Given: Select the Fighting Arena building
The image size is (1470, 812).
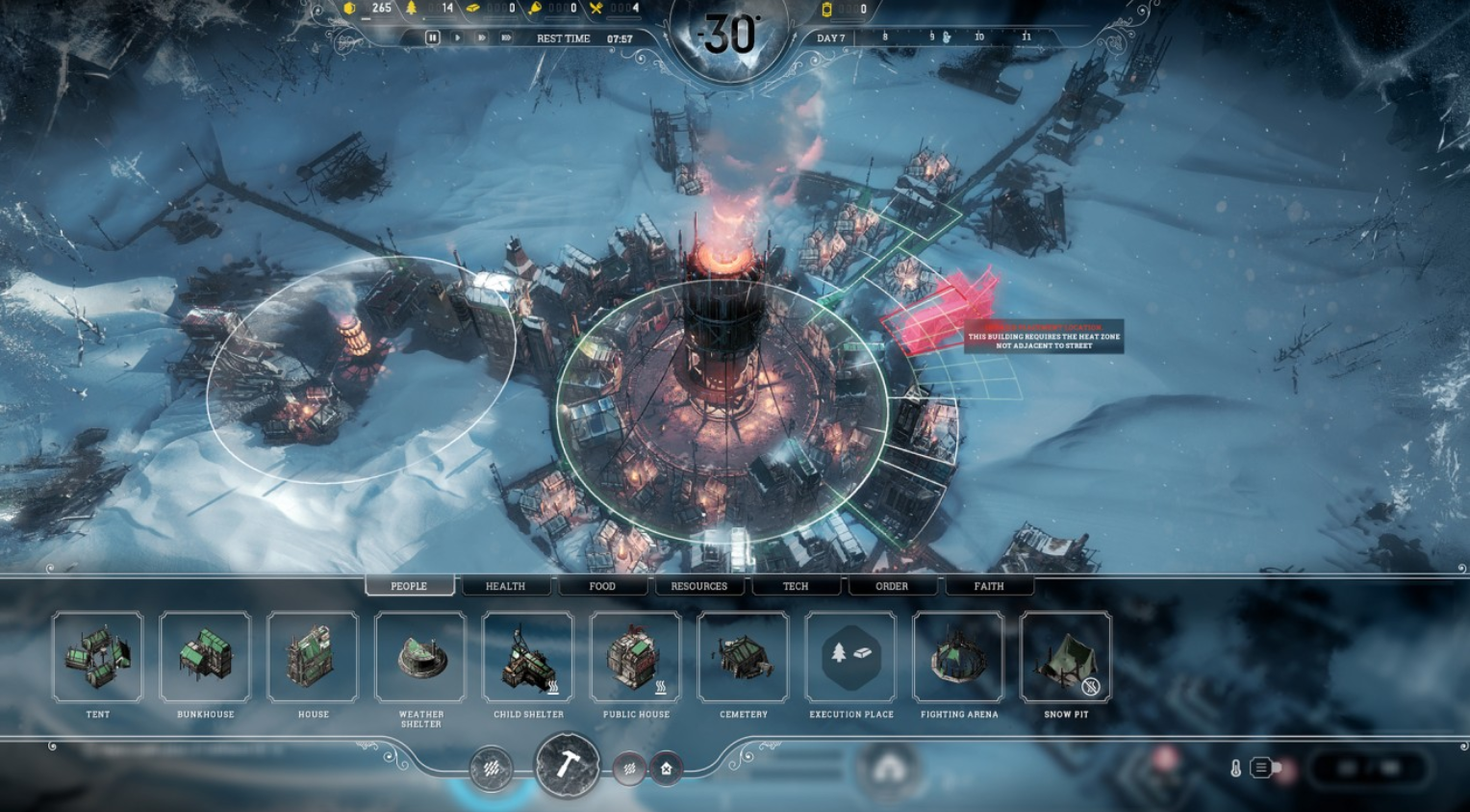Looking at the screenshot, I should pyautogui.click(x=959, y=657).
